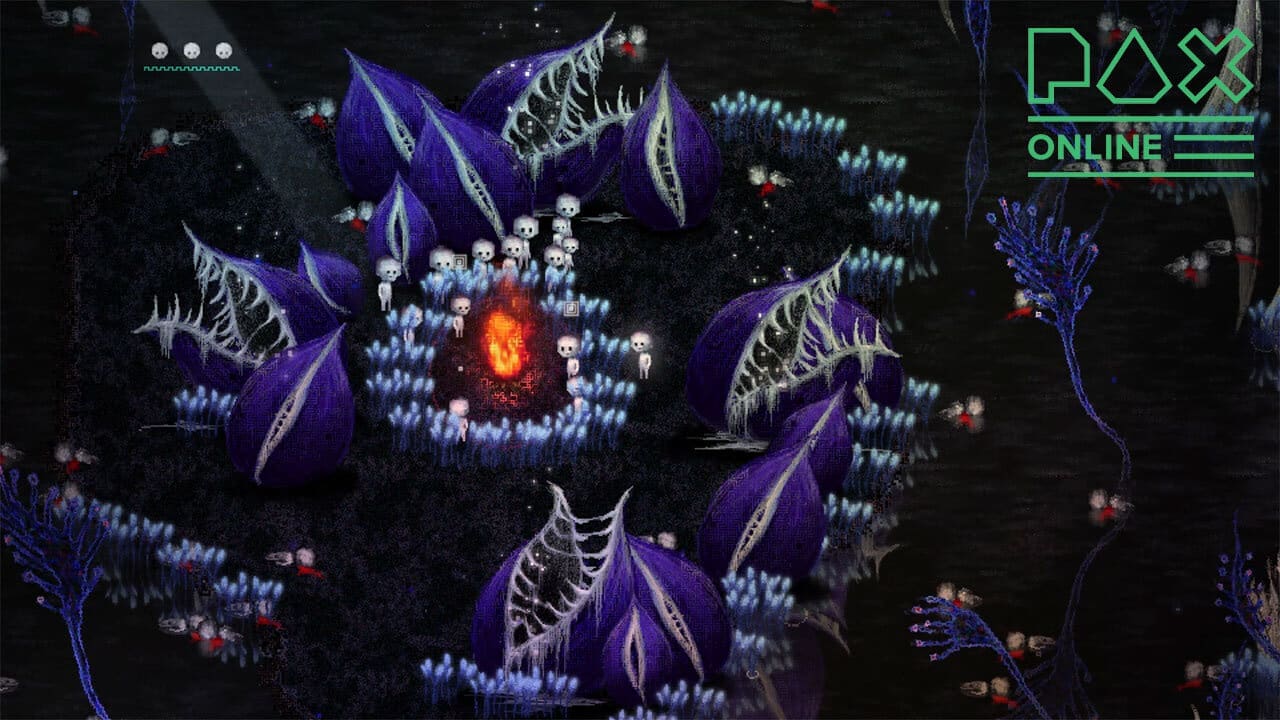Screen dimensions: 1280x720
Task: Click the green zigzag progress bar under the skulls
Action: (190, 68)
